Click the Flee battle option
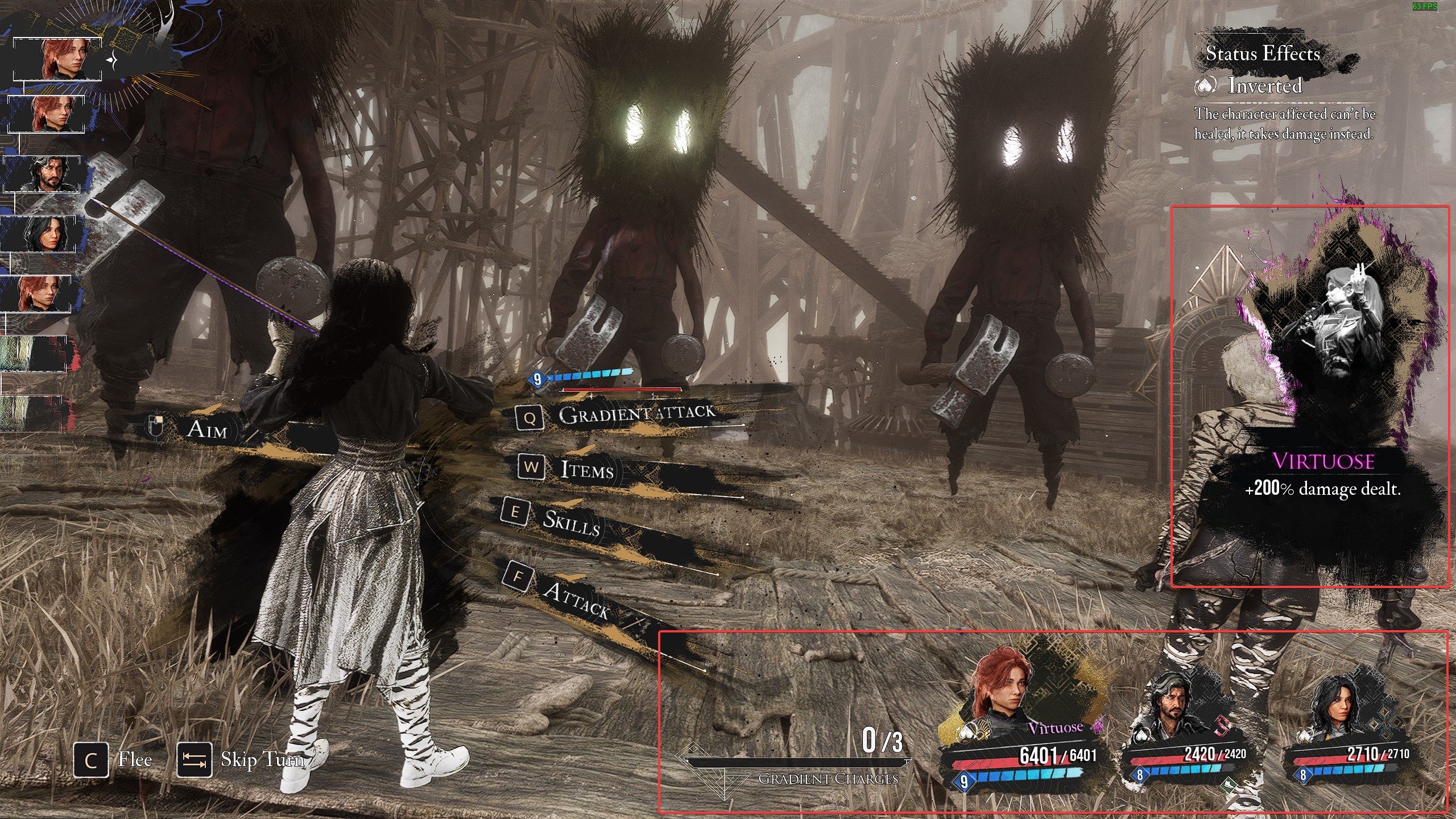Image resolution: width=1456 pixels, height=819 pixels. point(114,760)
